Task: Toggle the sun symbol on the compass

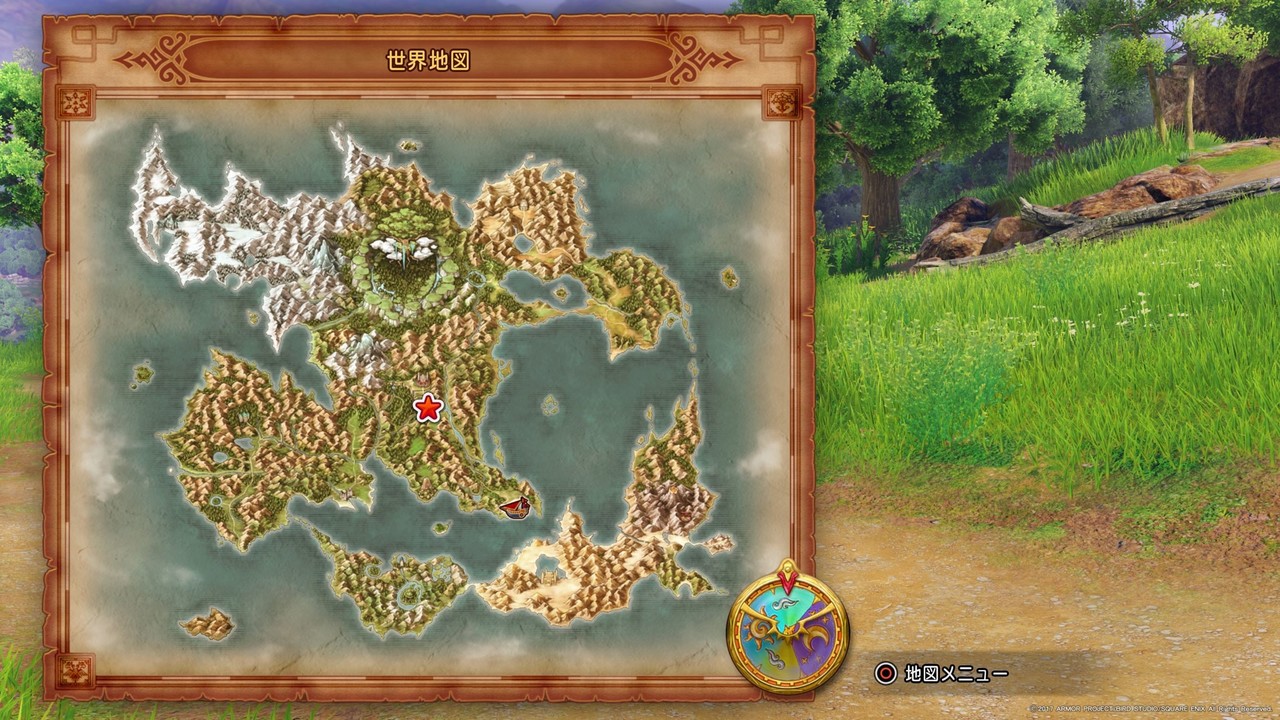Action: 758,633
